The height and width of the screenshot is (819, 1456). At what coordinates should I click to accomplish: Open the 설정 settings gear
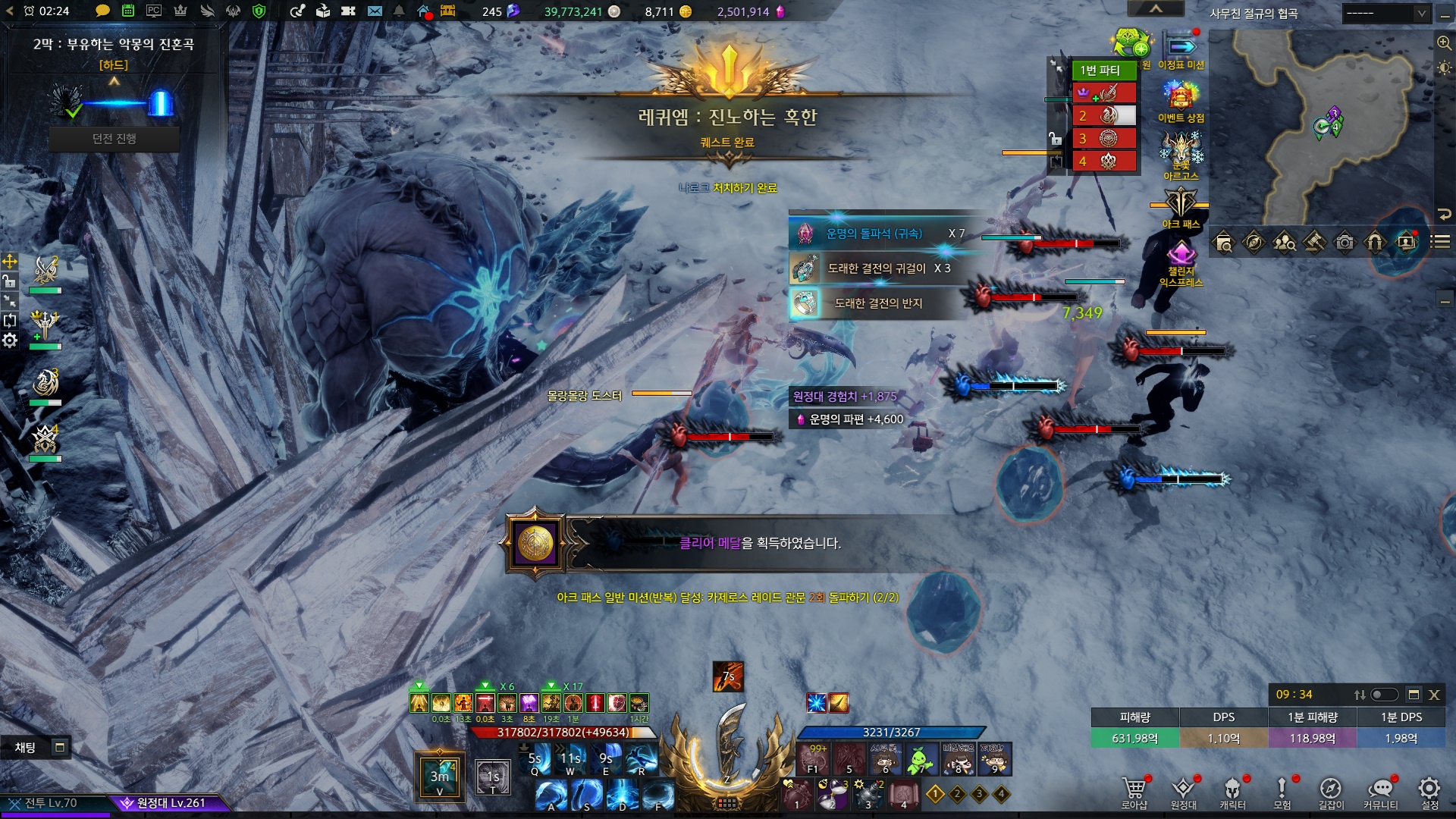click(1429, 791)
